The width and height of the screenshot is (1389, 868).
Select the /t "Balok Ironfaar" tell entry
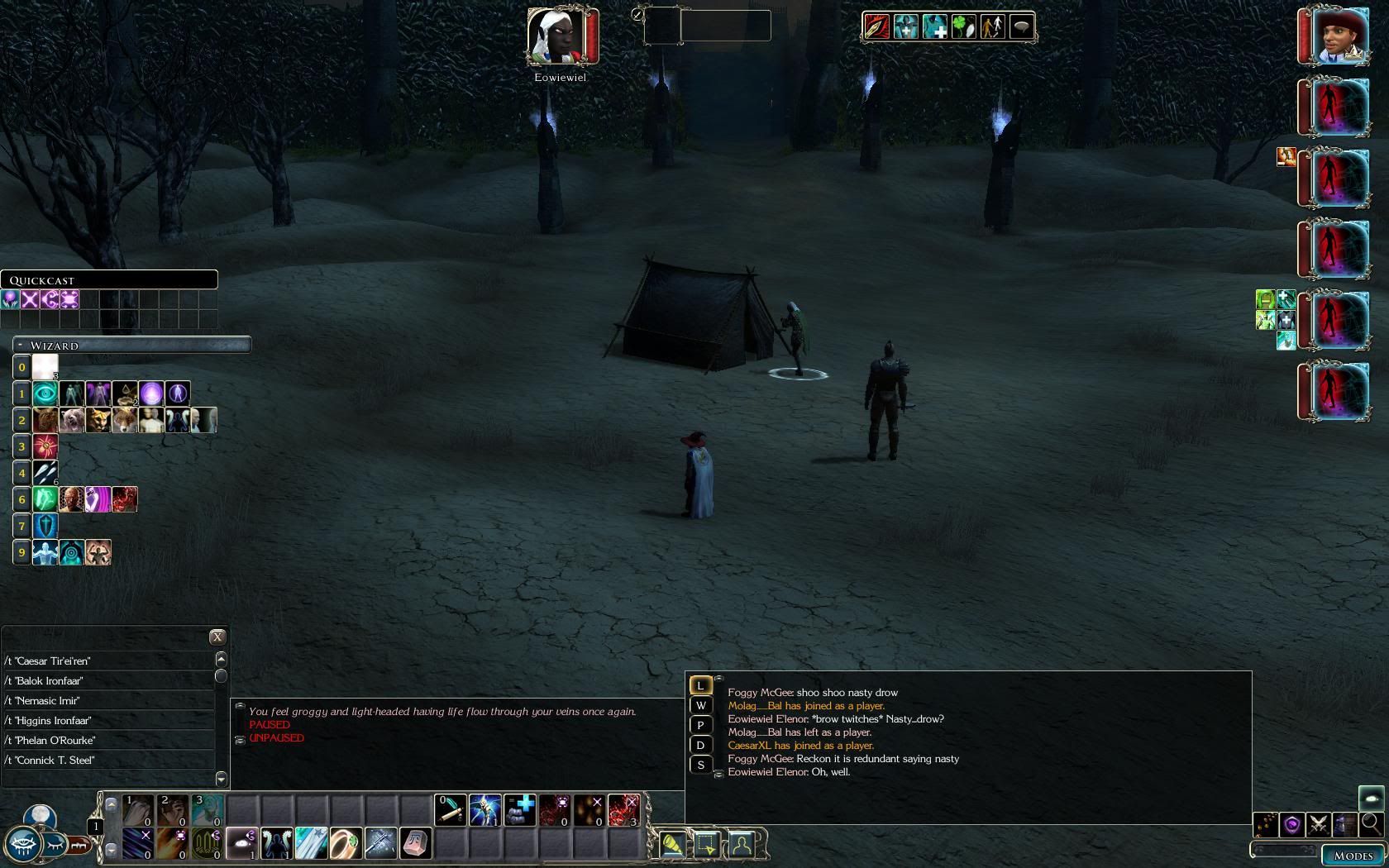[x=107, y=681]
